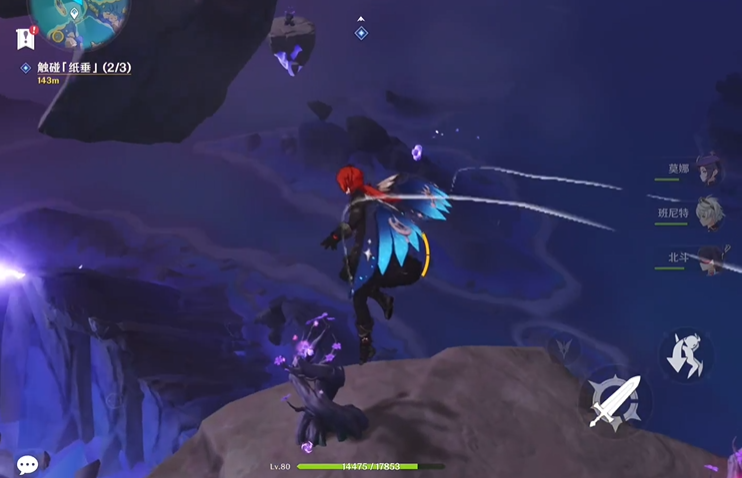Open the chat speech bubble
Image resolution: width=742 pixels, height=478 pixels.
tap(28, 465)
